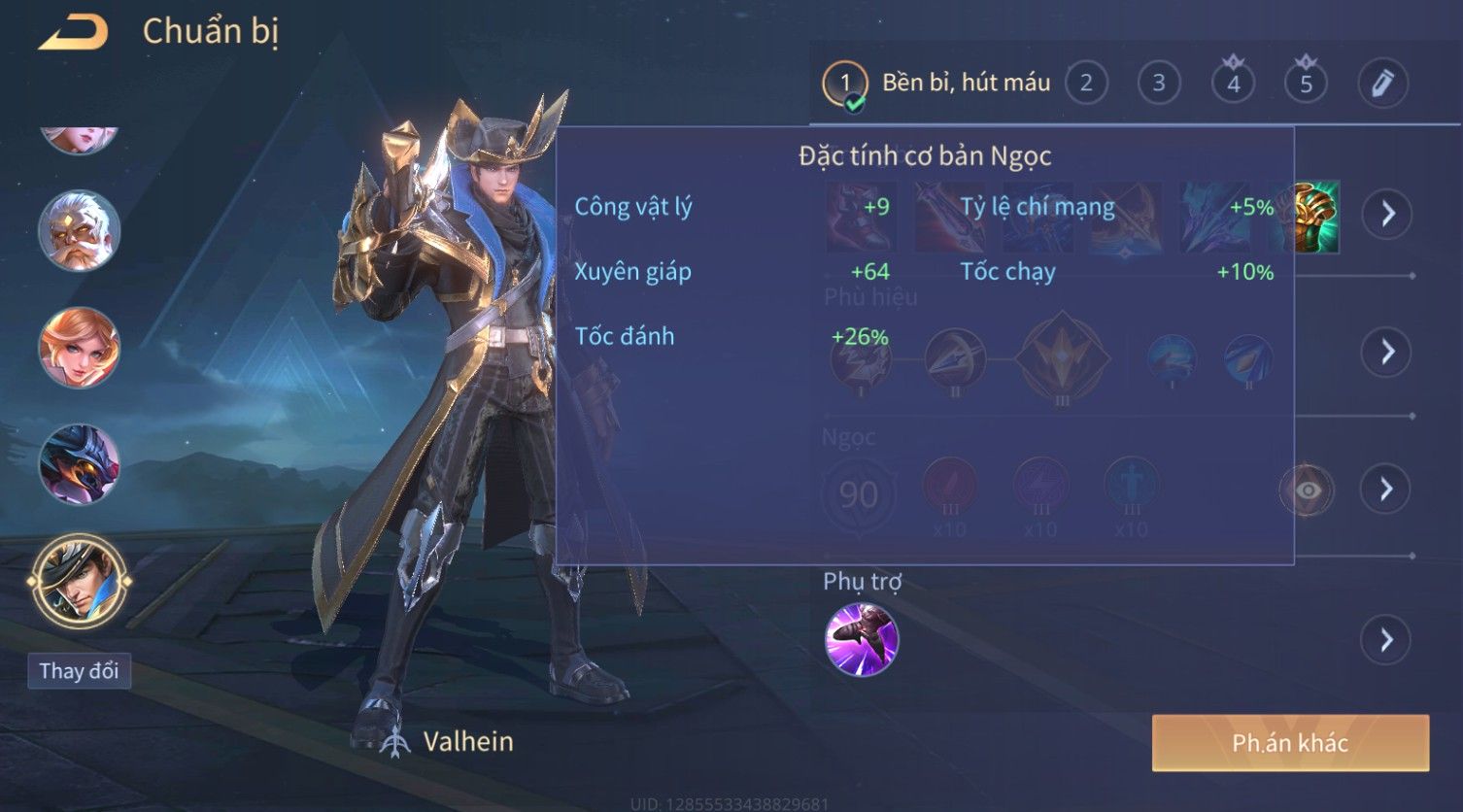Switch to loadout preset 4
This screenshot has height=812, width=1463.
click(x=1233, y=84)
